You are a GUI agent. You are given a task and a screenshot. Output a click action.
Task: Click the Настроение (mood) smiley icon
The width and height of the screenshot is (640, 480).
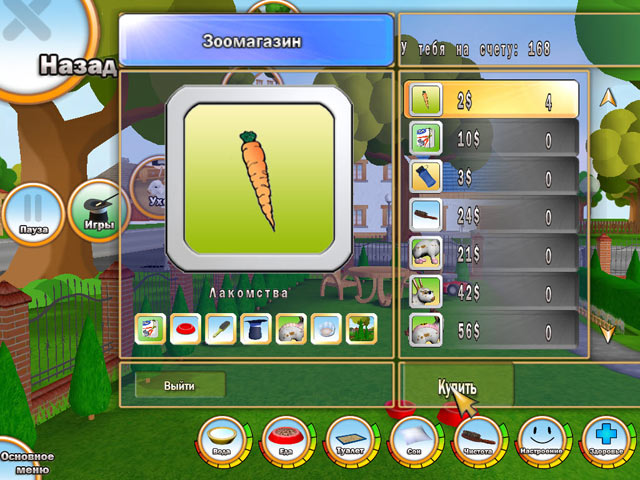tap(542, 440)
